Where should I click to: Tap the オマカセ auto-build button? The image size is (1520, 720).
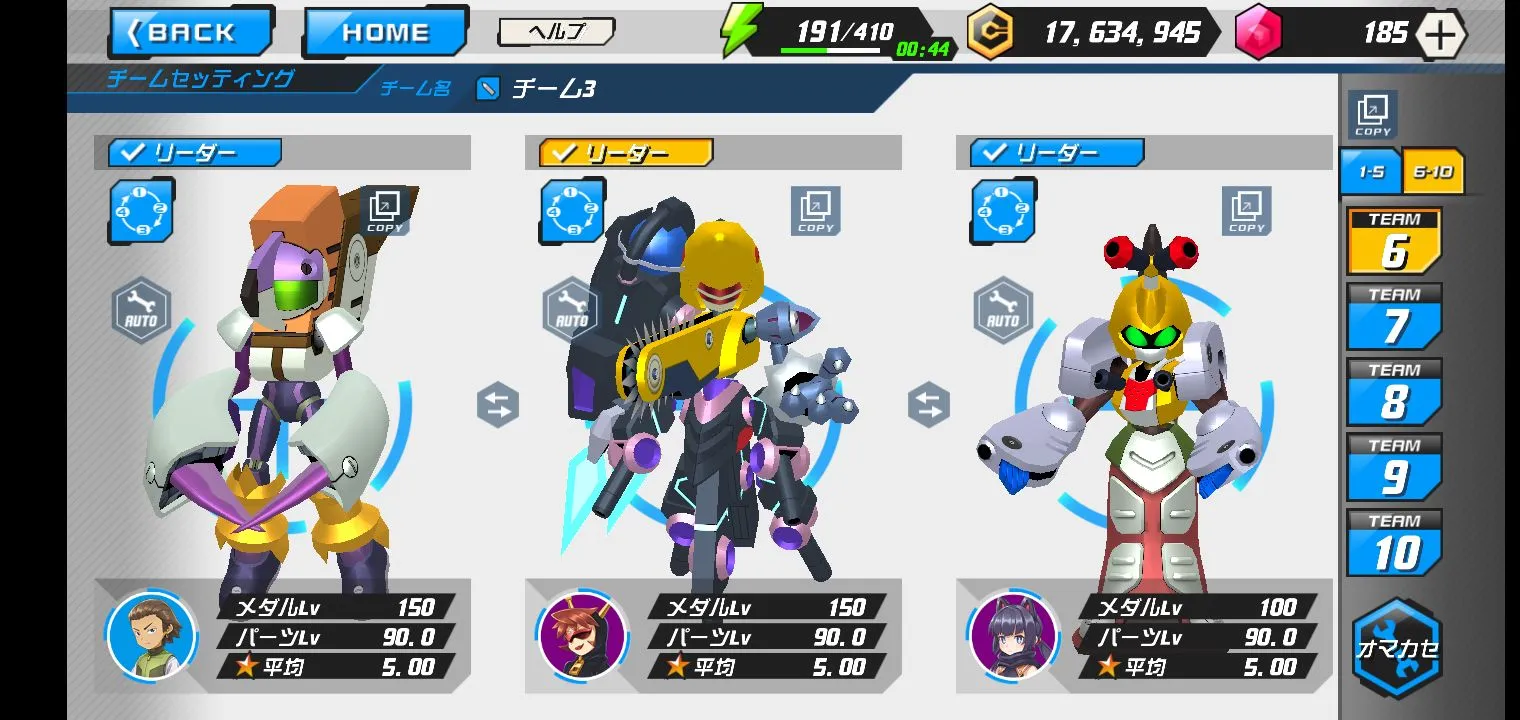tap(1397, 647)
